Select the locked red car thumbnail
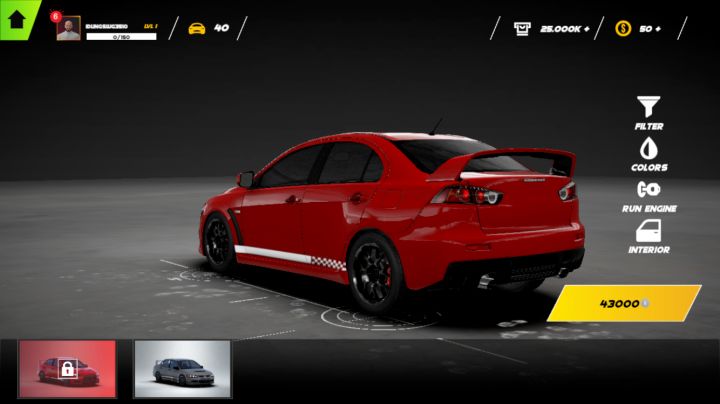 [x=67, y=369]
